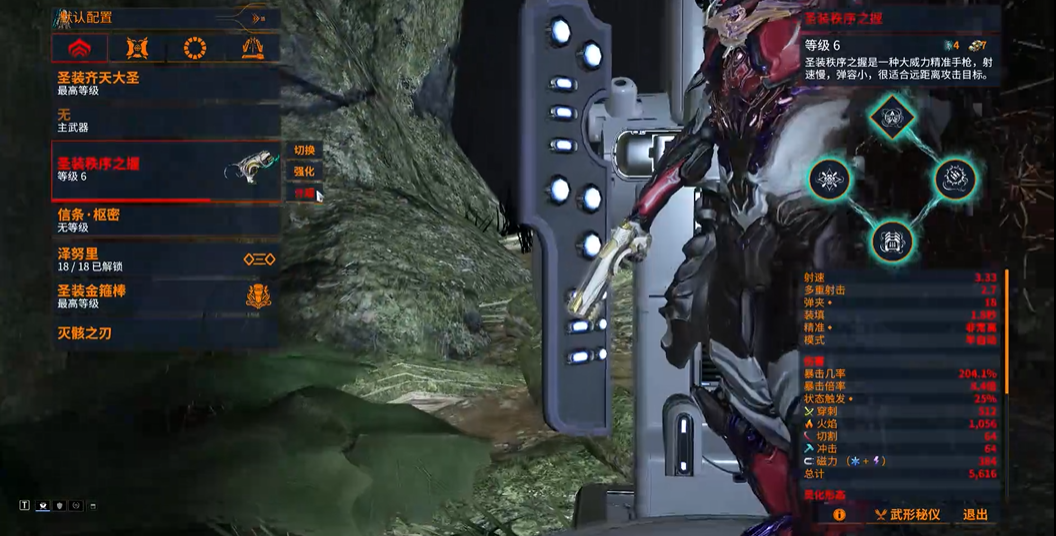The height and width of the screenshot is (536, 1056).
Task: Open 强化 for the pistol
Action: 304,172
